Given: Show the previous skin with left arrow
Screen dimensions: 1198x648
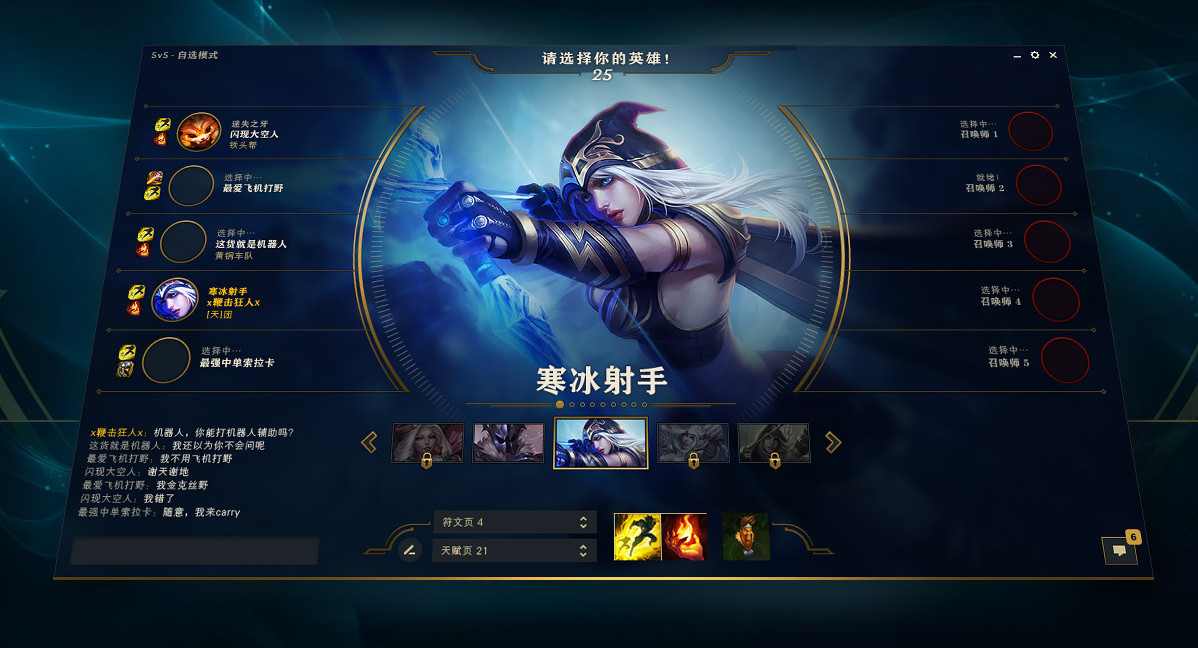Looking at the screenshot, I should 369,442.
